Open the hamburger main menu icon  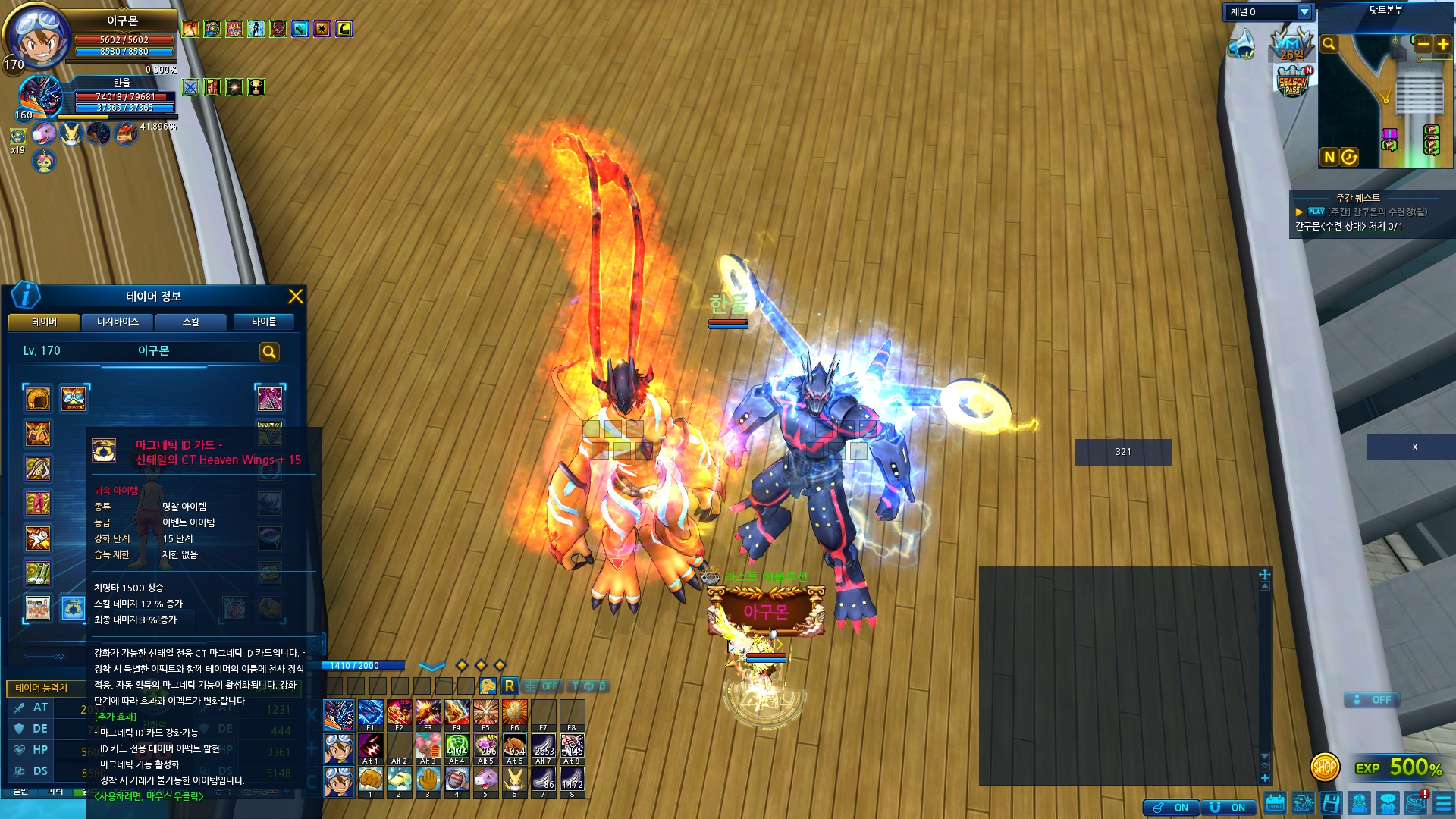pos(1443,804)
